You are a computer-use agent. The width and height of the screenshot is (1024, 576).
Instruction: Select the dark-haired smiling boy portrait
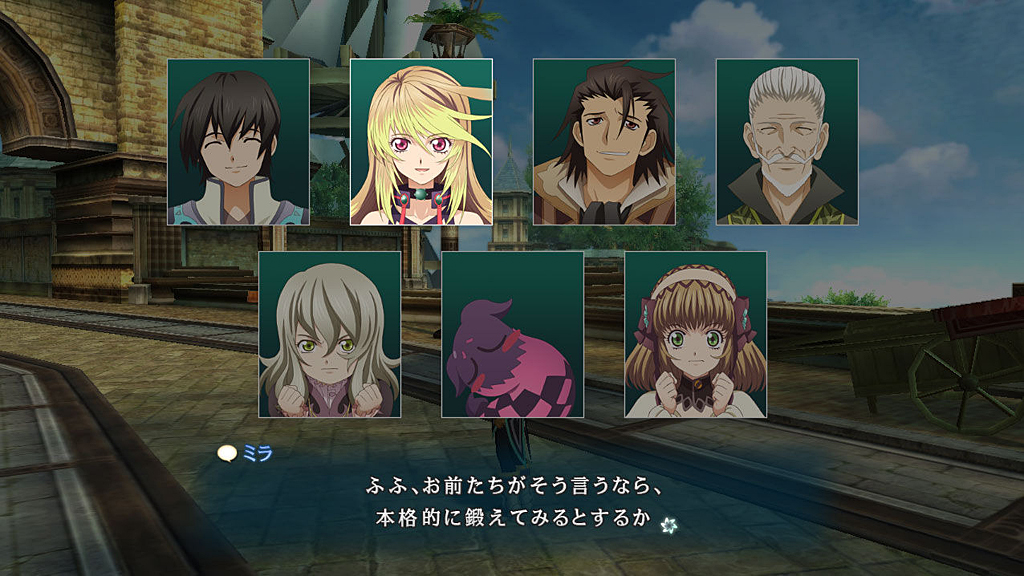pyautogui.click(x=238, y=142)
